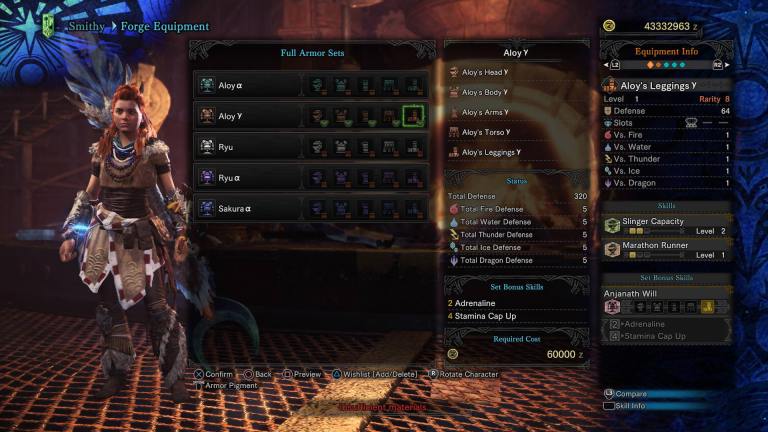
Task: Select the Marathon Runner skill entry
Action: (x=667, y=250)
